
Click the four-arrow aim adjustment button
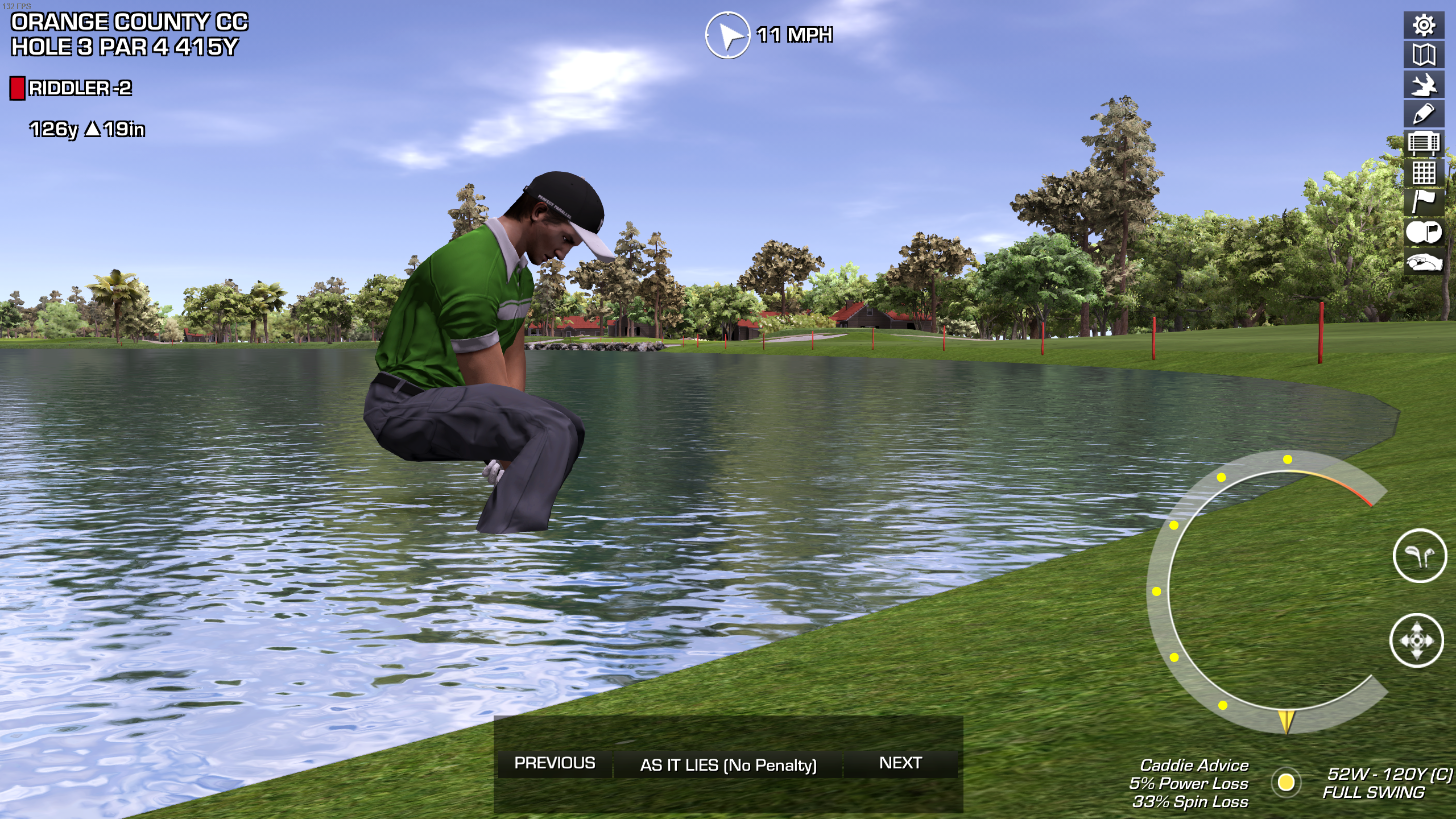click(x=1416, y=640)
